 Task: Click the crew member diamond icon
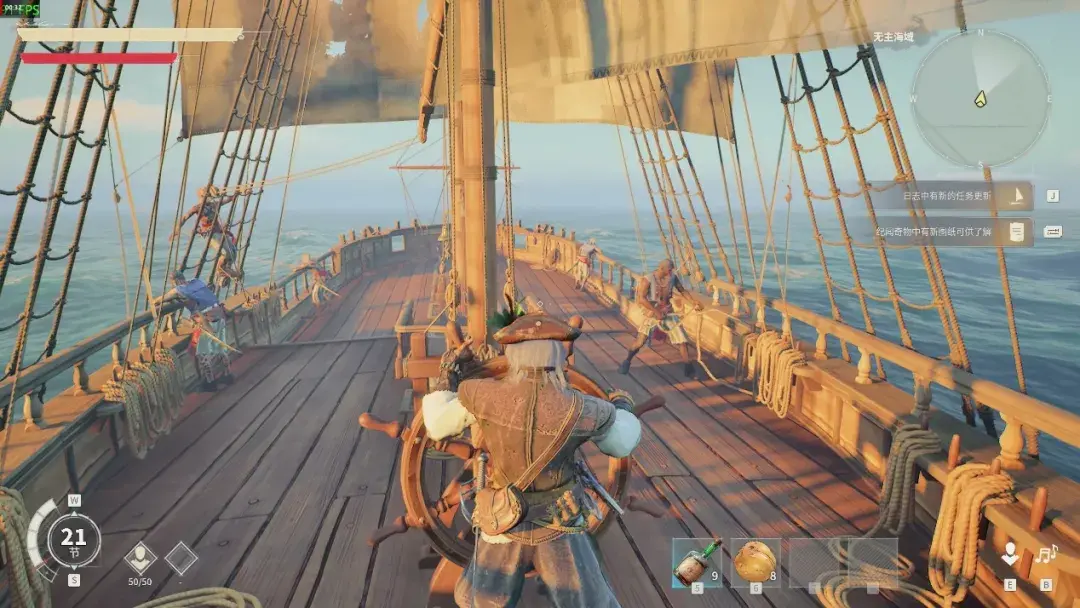tap(140, 558)
